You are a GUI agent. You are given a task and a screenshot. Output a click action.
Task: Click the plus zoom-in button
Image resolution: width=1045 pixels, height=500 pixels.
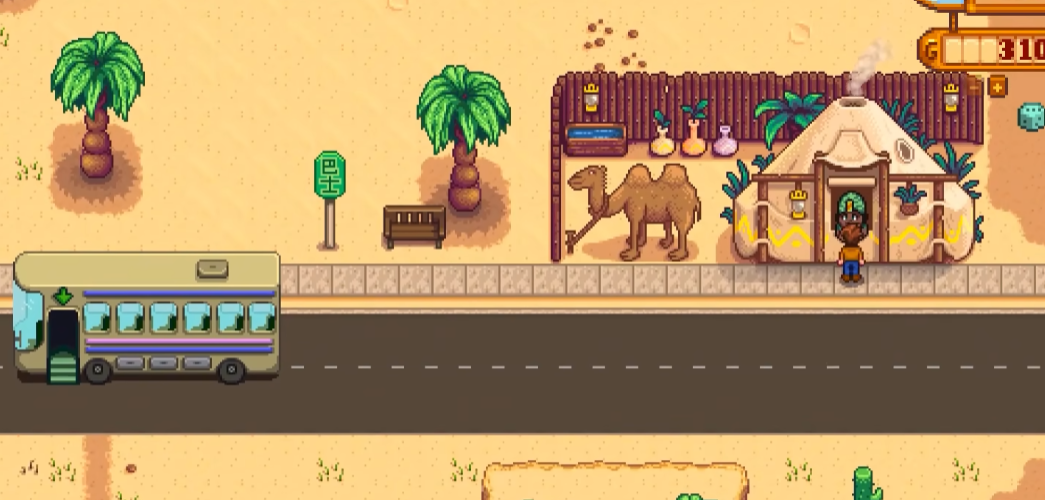tap(997, 87)
